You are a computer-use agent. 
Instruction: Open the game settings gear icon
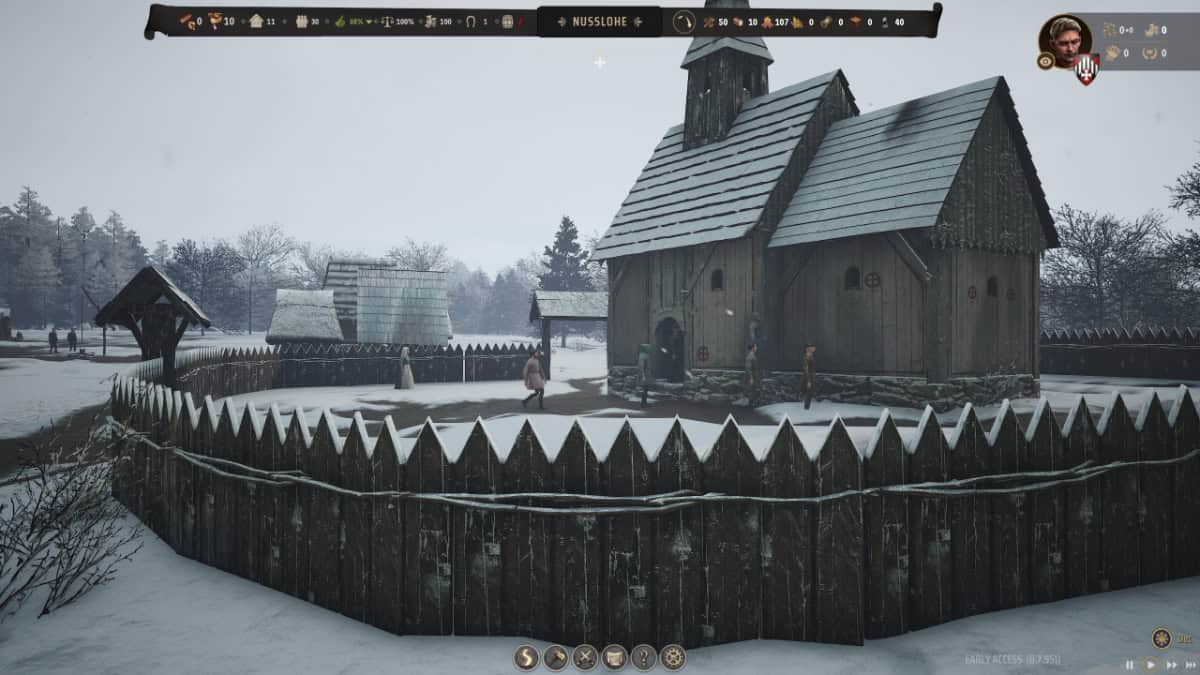click(x=673, y=657)
